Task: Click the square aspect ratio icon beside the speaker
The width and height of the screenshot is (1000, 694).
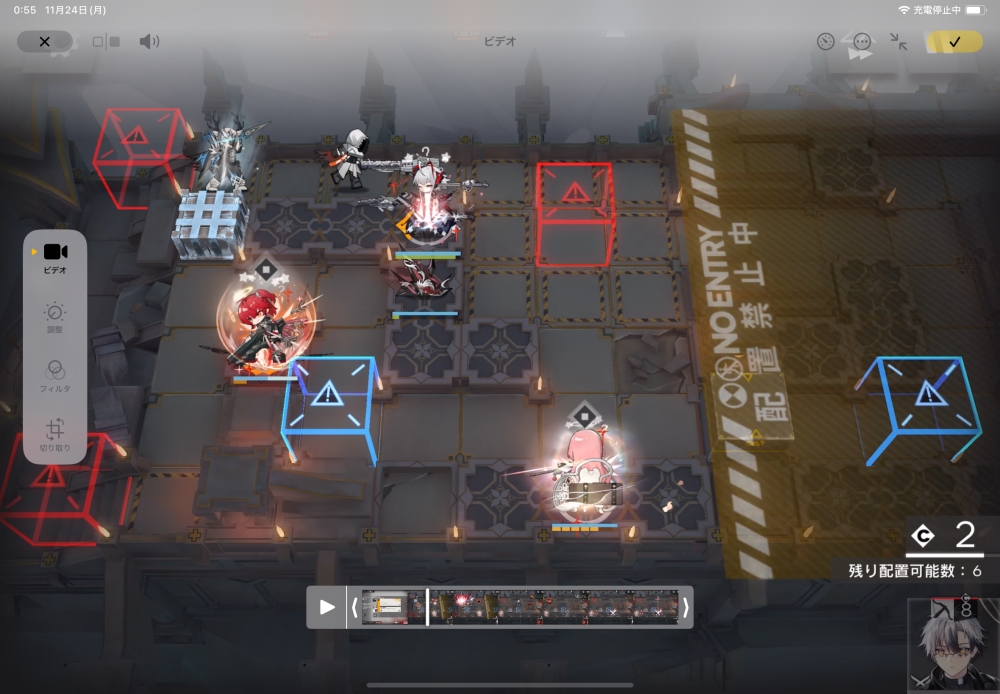Action: (x=105, y=42)
